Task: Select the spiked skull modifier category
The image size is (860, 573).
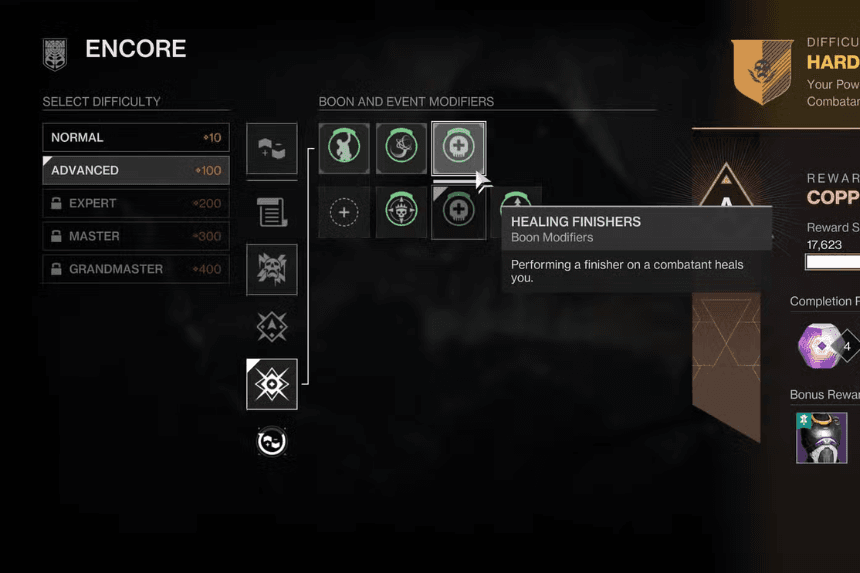Action: [272, 269]
